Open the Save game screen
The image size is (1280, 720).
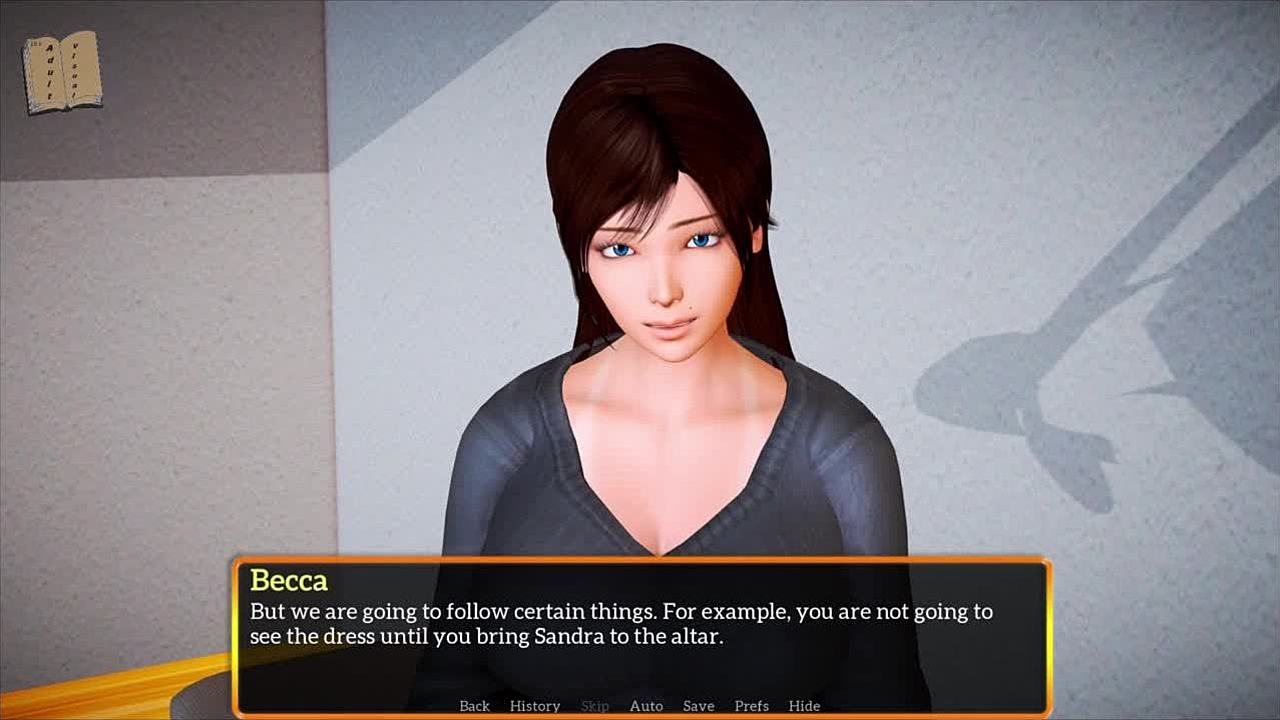click(698, 706)
